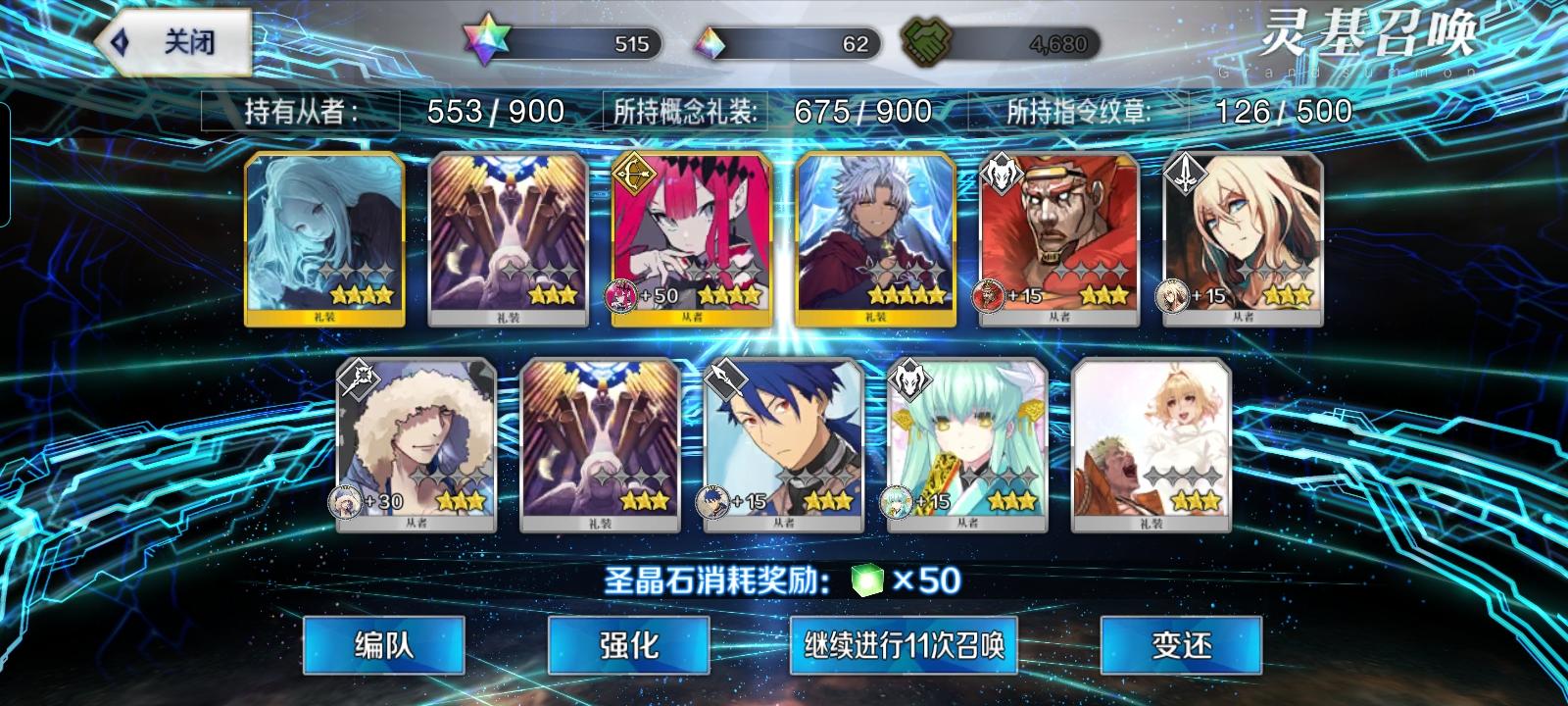This screenshot has height=706, width=1568.
Task: Toggle selection of Cu Chulainn's Servant card
Action: [784, 446]
